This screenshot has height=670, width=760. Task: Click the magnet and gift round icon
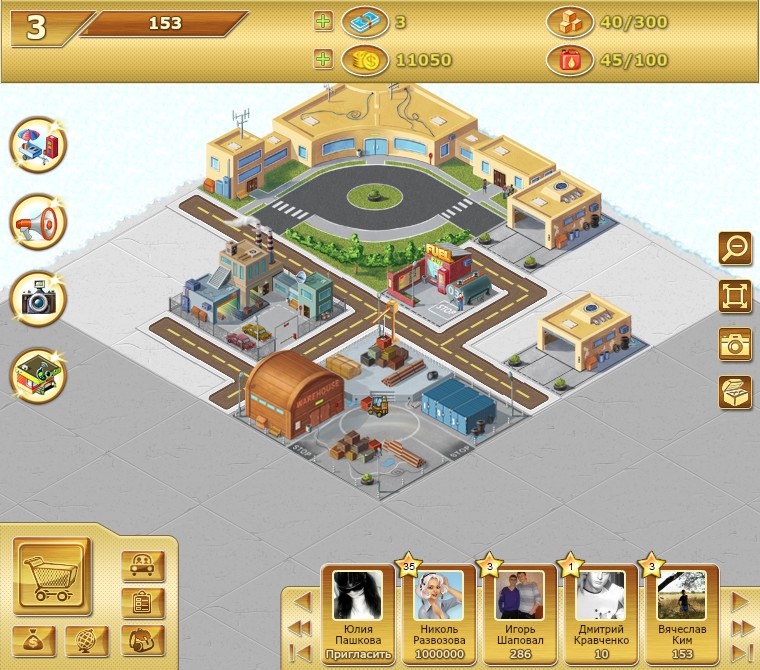tap(38, 145)
